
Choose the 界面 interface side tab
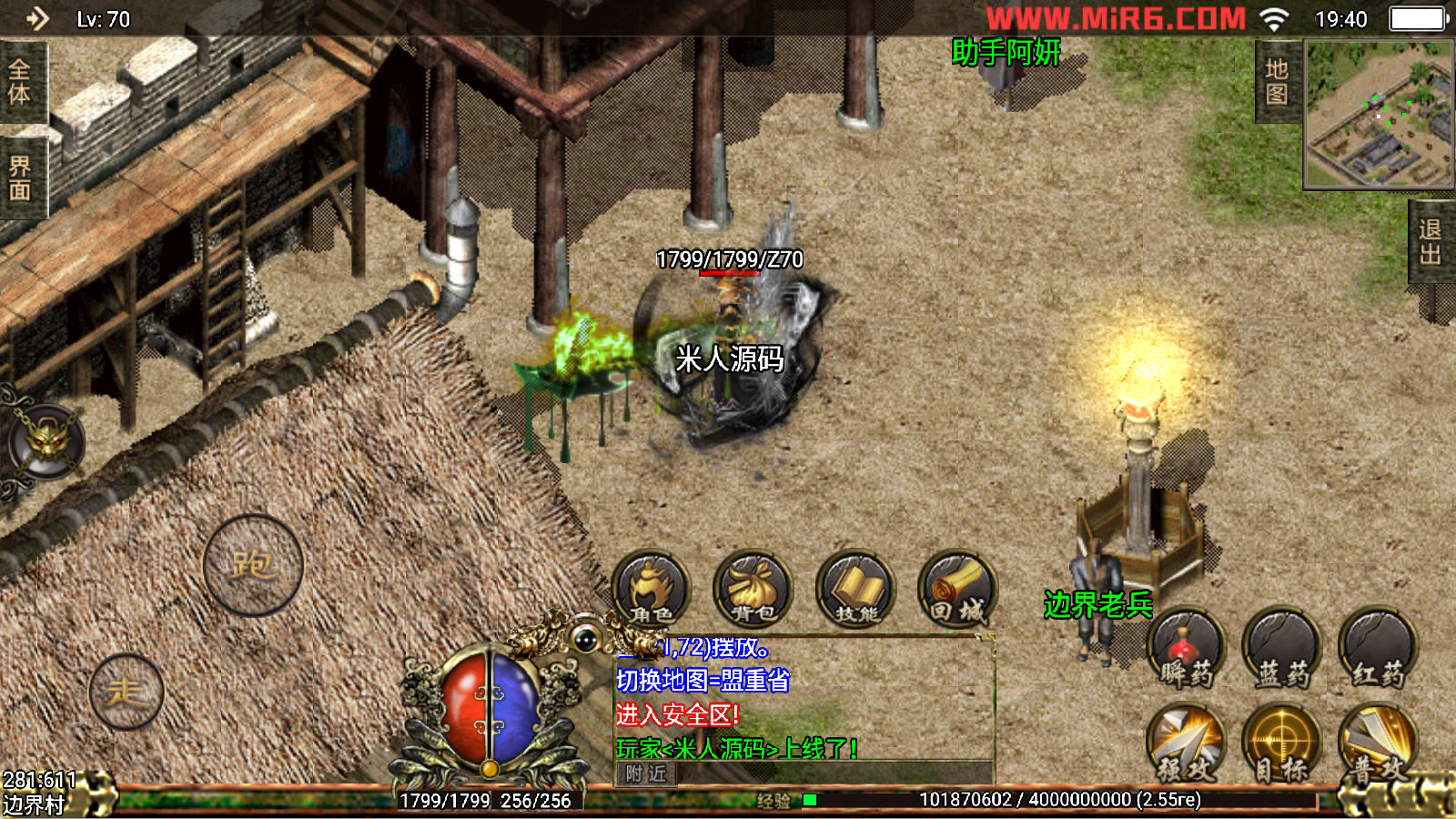pyautogui.click(x=20, y=178)
